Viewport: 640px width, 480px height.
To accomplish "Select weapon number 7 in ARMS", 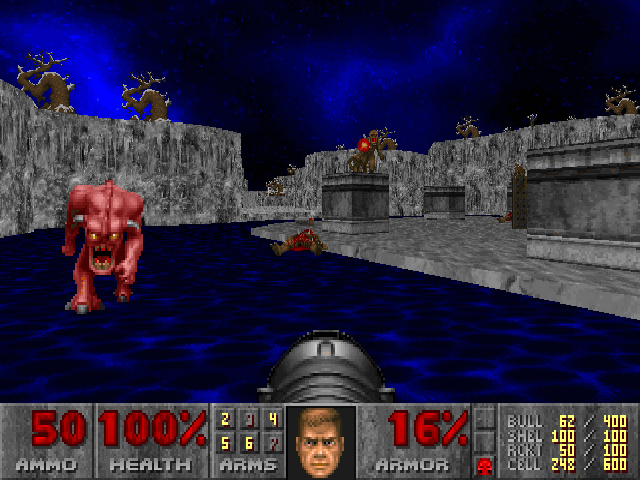I will (x=273, y=441).
